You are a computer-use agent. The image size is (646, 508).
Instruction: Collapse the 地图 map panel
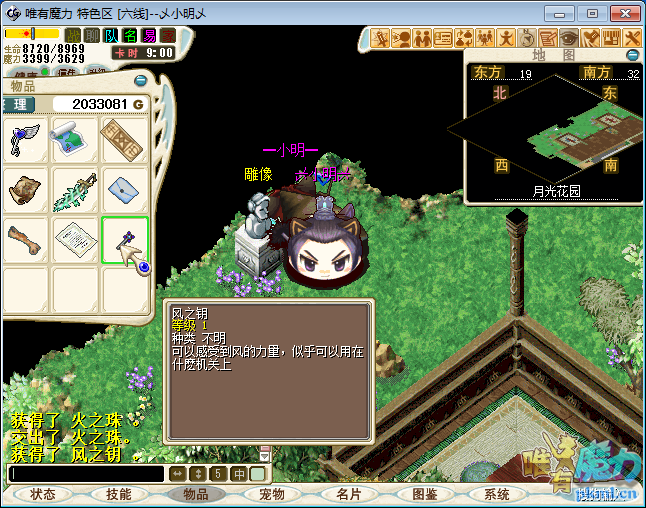[x=632, y=55]
